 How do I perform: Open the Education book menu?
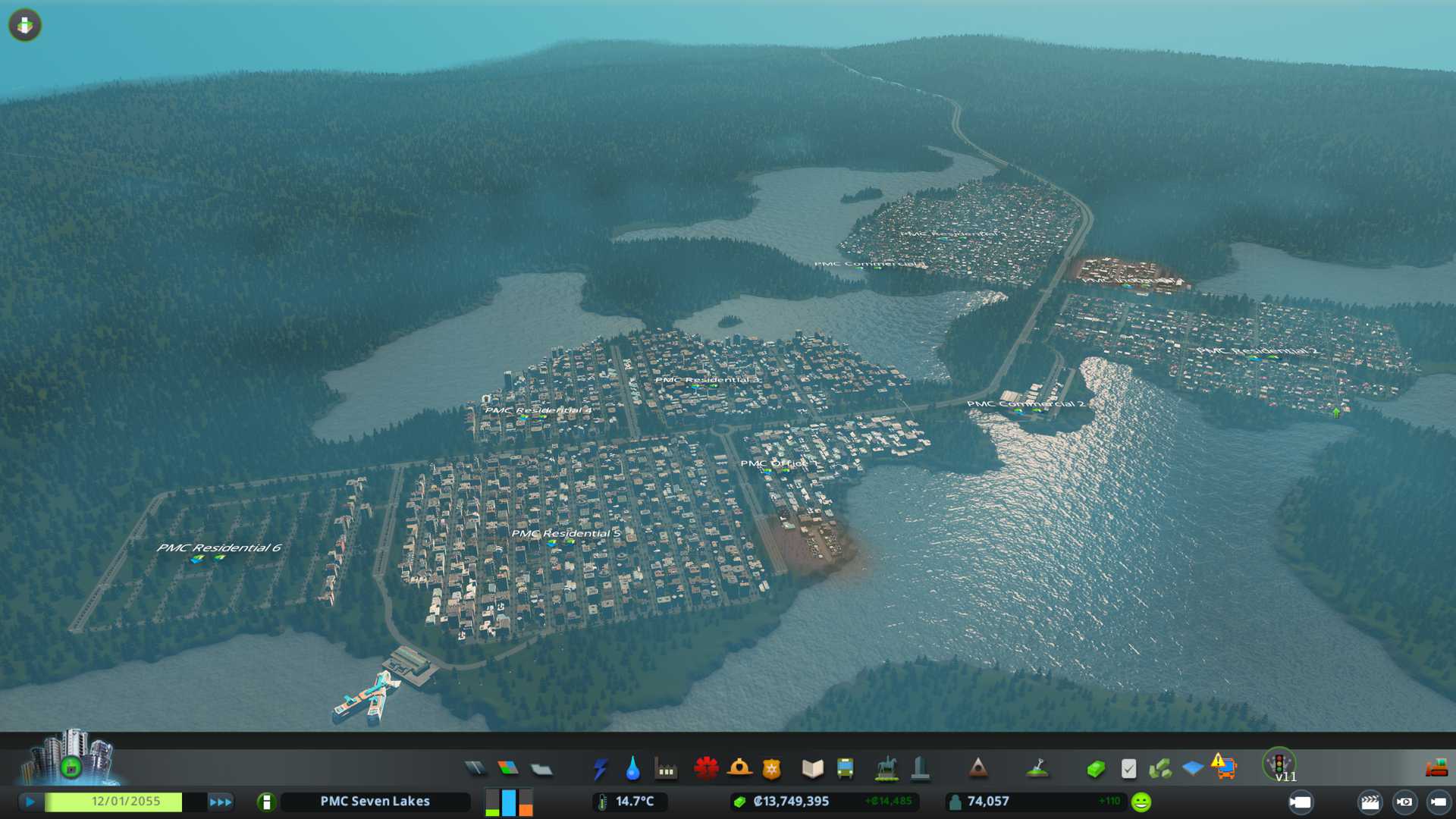point(812,769)
